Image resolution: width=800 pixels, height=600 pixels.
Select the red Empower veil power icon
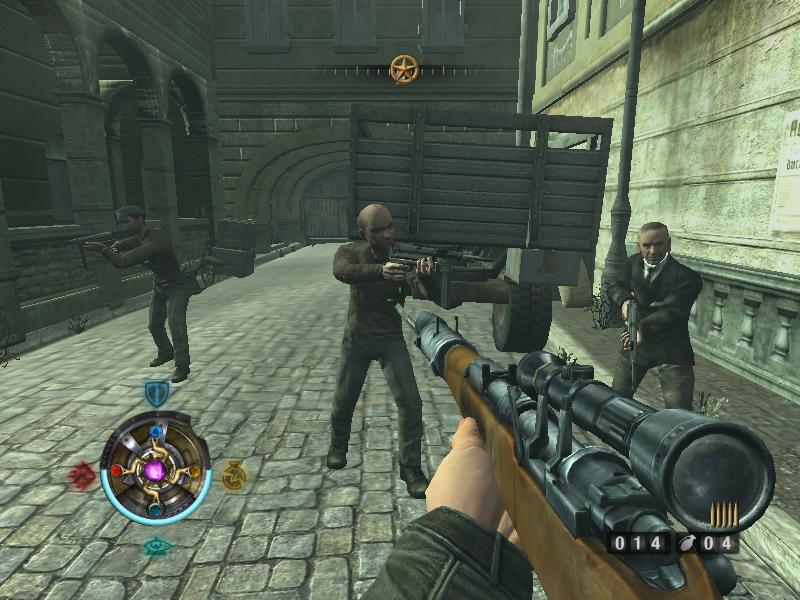tap(81, 474)
